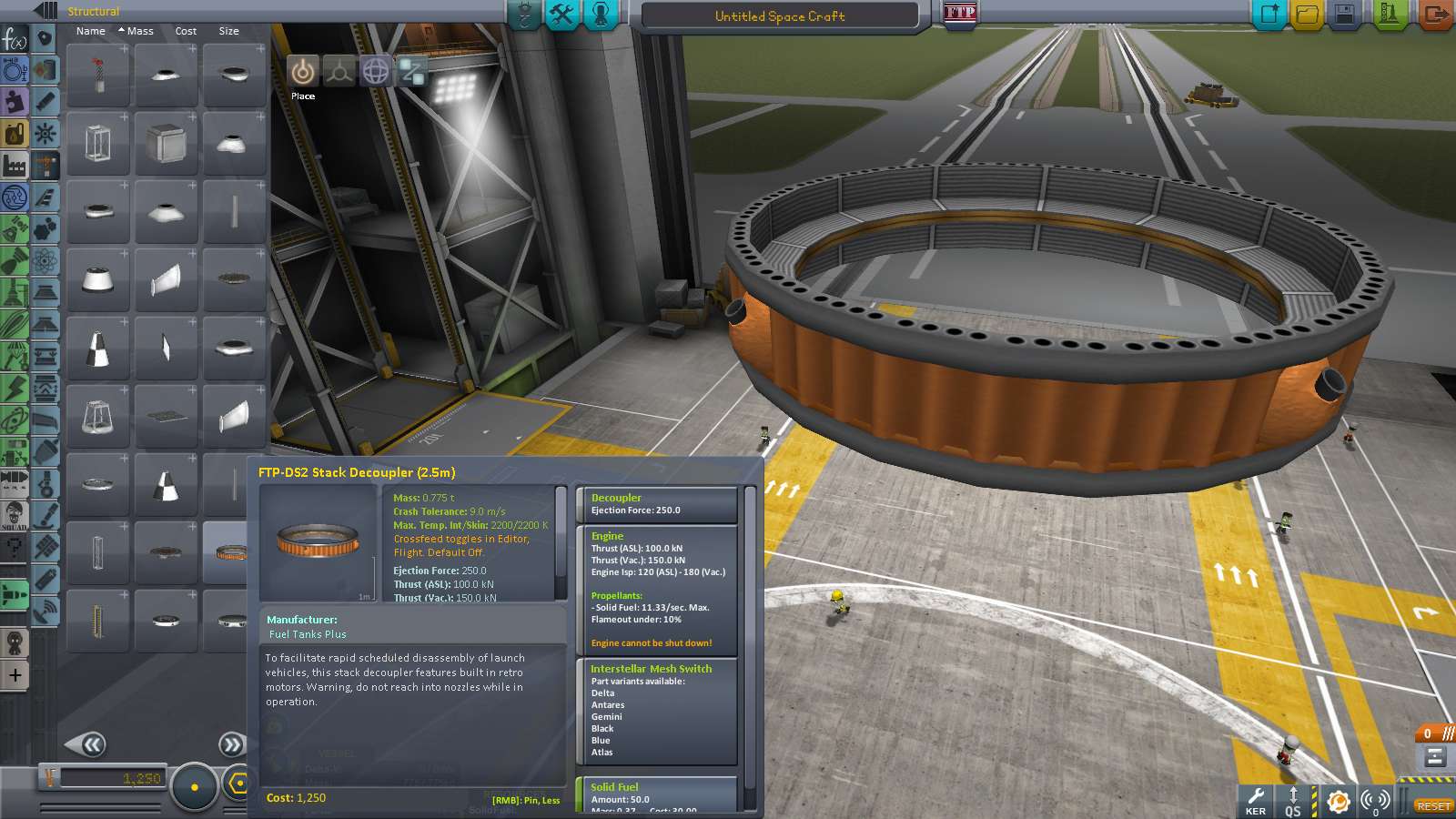Select the Root reassignment tool

point(411,71)
